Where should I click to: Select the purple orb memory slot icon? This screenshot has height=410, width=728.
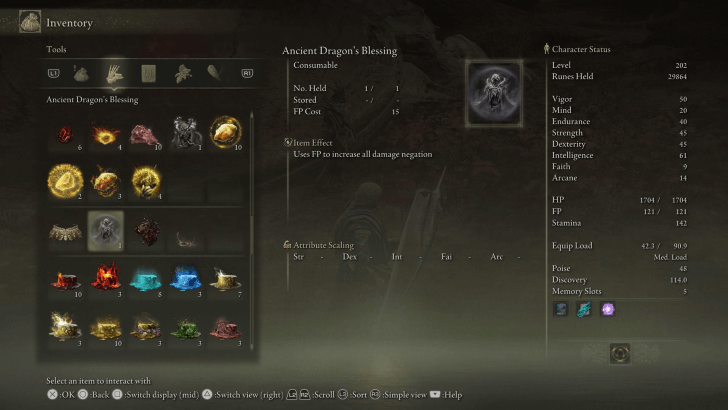tap(607, 309)
